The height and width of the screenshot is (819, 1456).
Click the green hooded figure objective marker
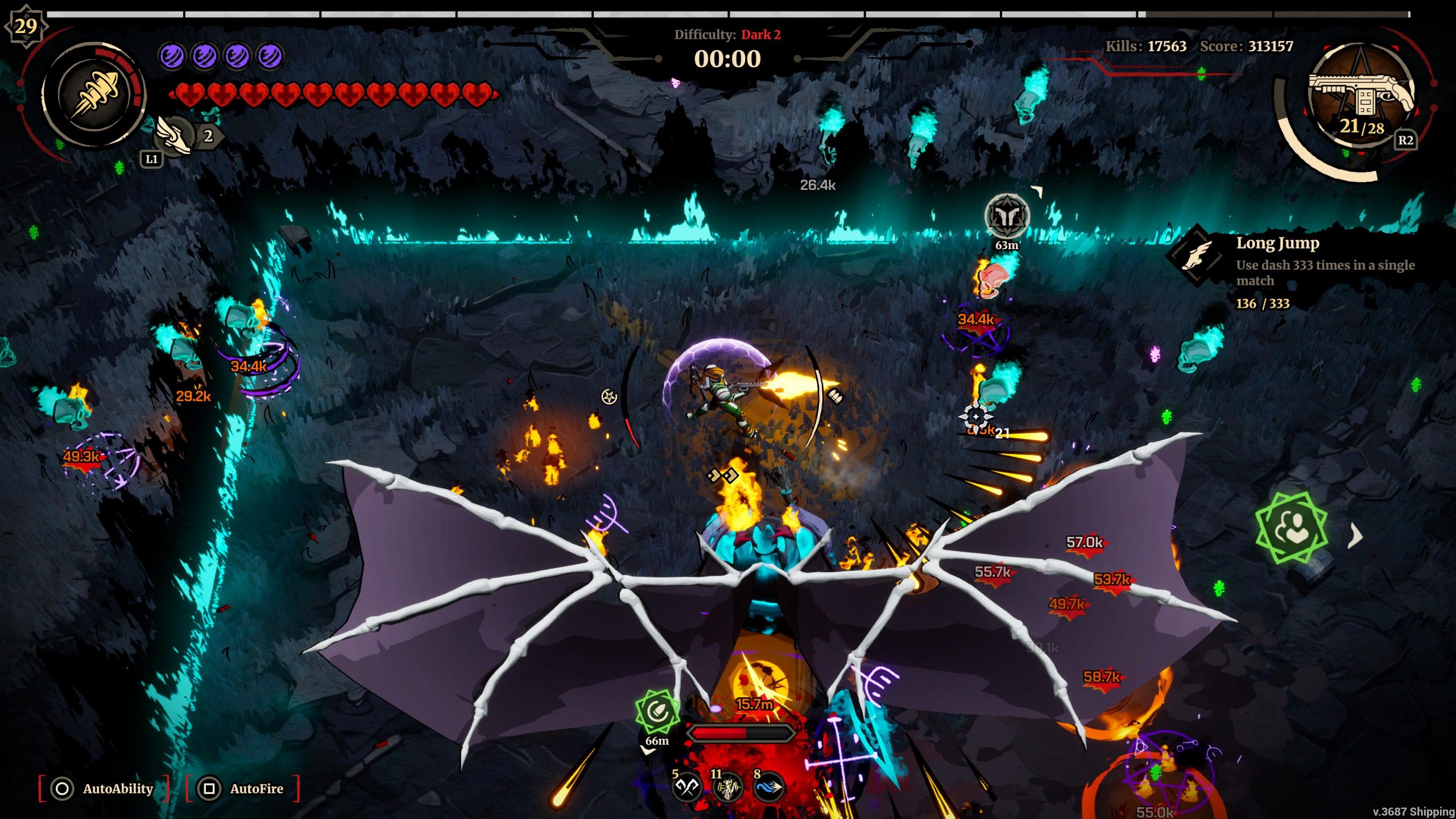coord(1292,528)
